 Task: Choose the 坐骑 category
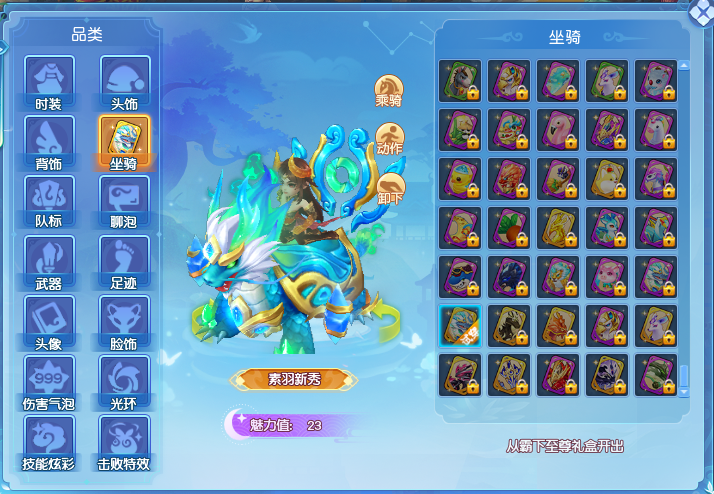[124, 141]
